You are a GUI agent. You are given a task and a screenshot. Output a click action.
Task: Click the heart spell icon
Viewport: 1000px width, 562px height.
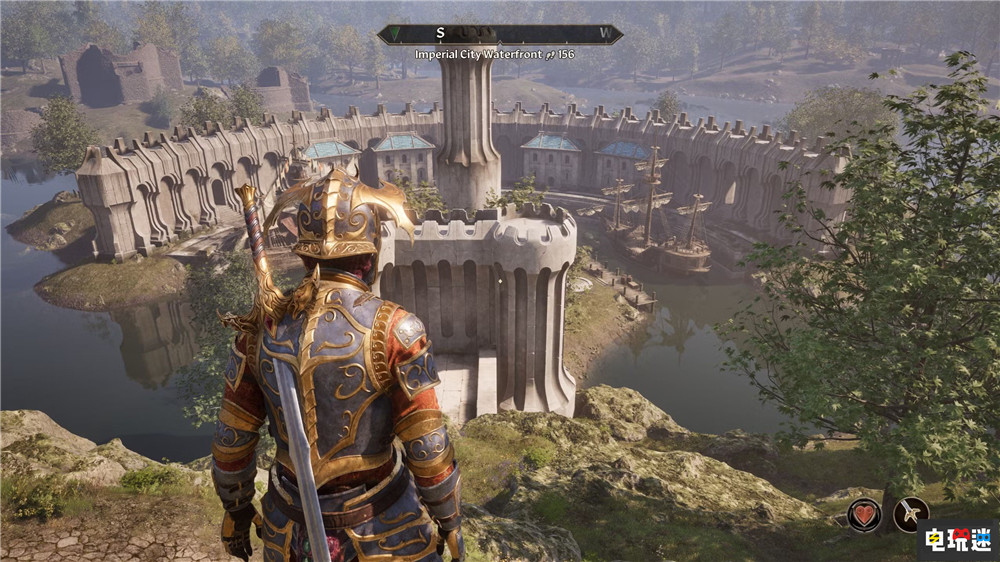point(864,515)
